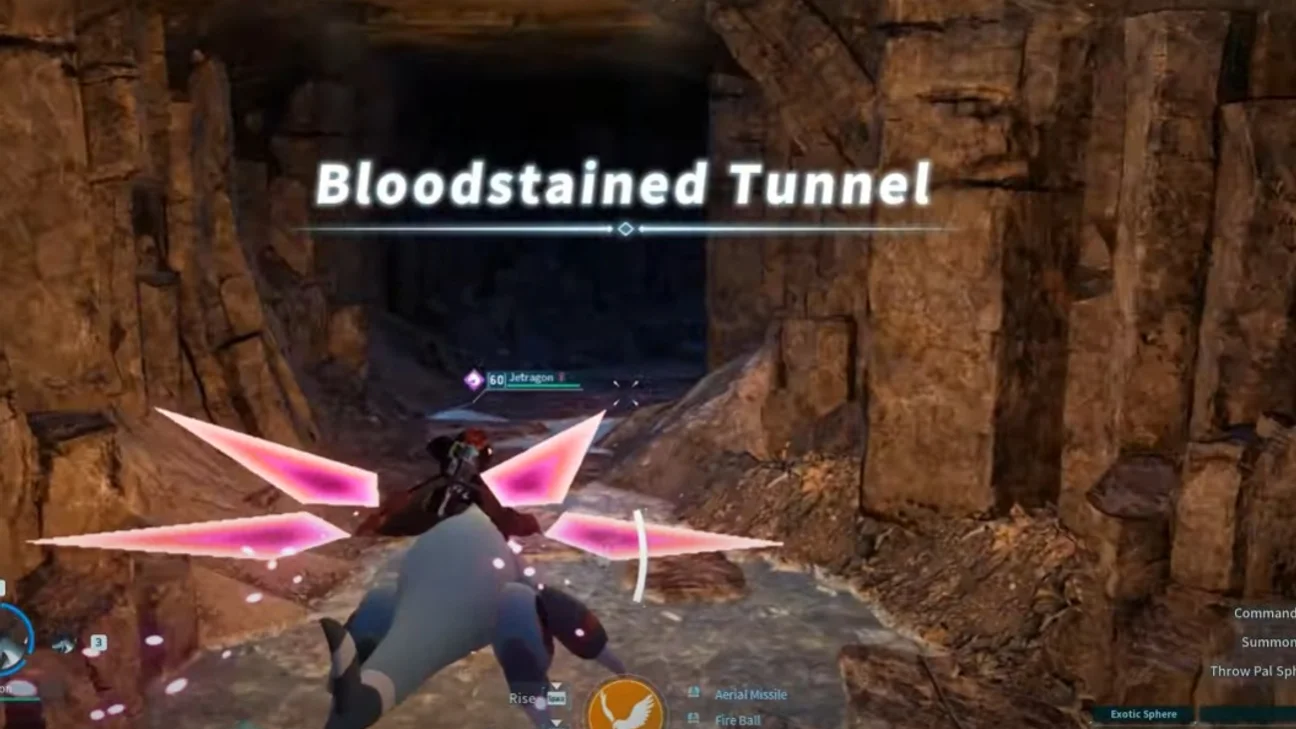Click the Pal party icon near the minimap
Viewport: 1296px width, 729px height.
[65, 645]
